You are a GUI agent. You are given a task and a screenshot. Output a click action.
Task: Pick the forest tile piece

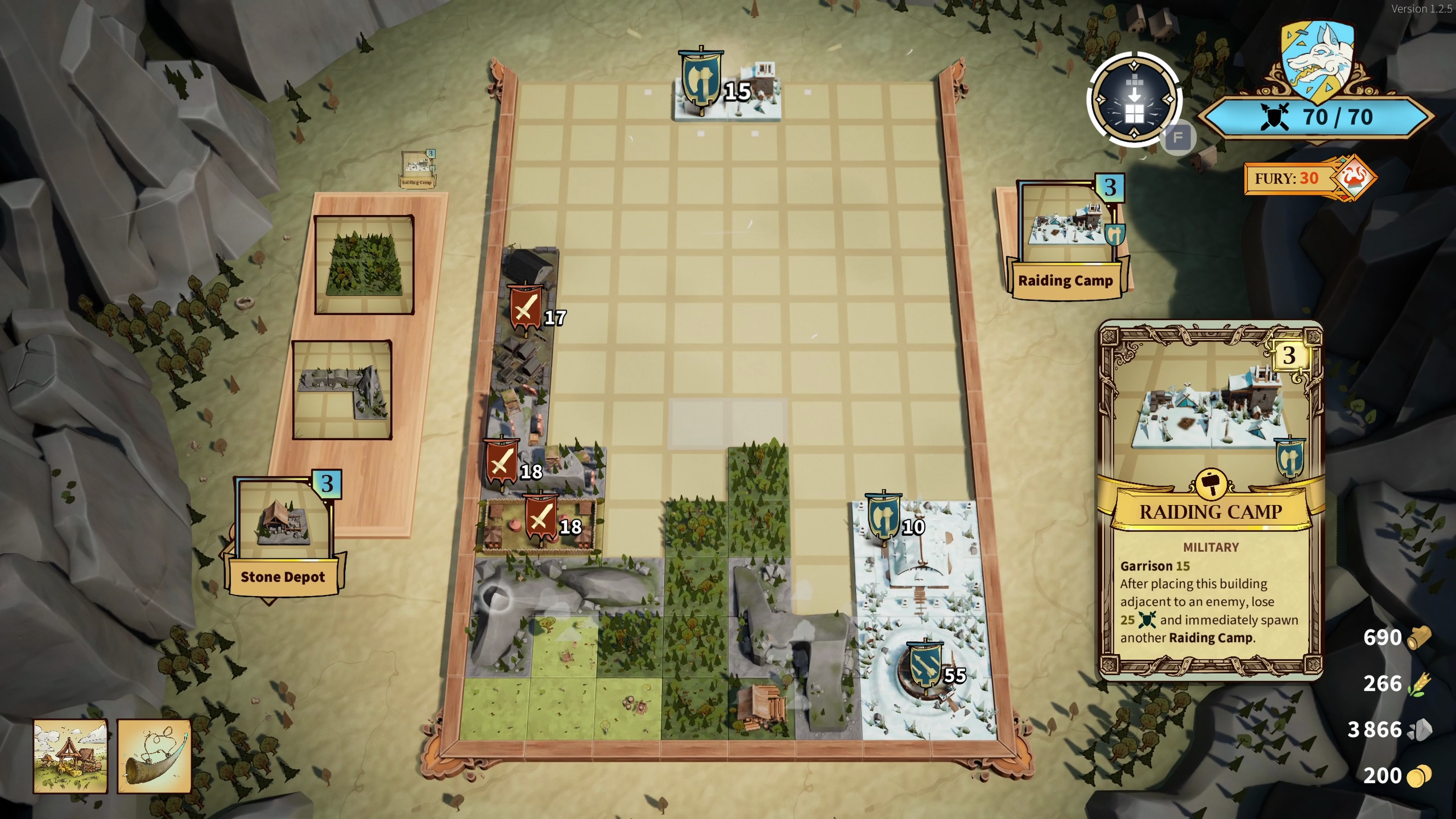point(364,265)
